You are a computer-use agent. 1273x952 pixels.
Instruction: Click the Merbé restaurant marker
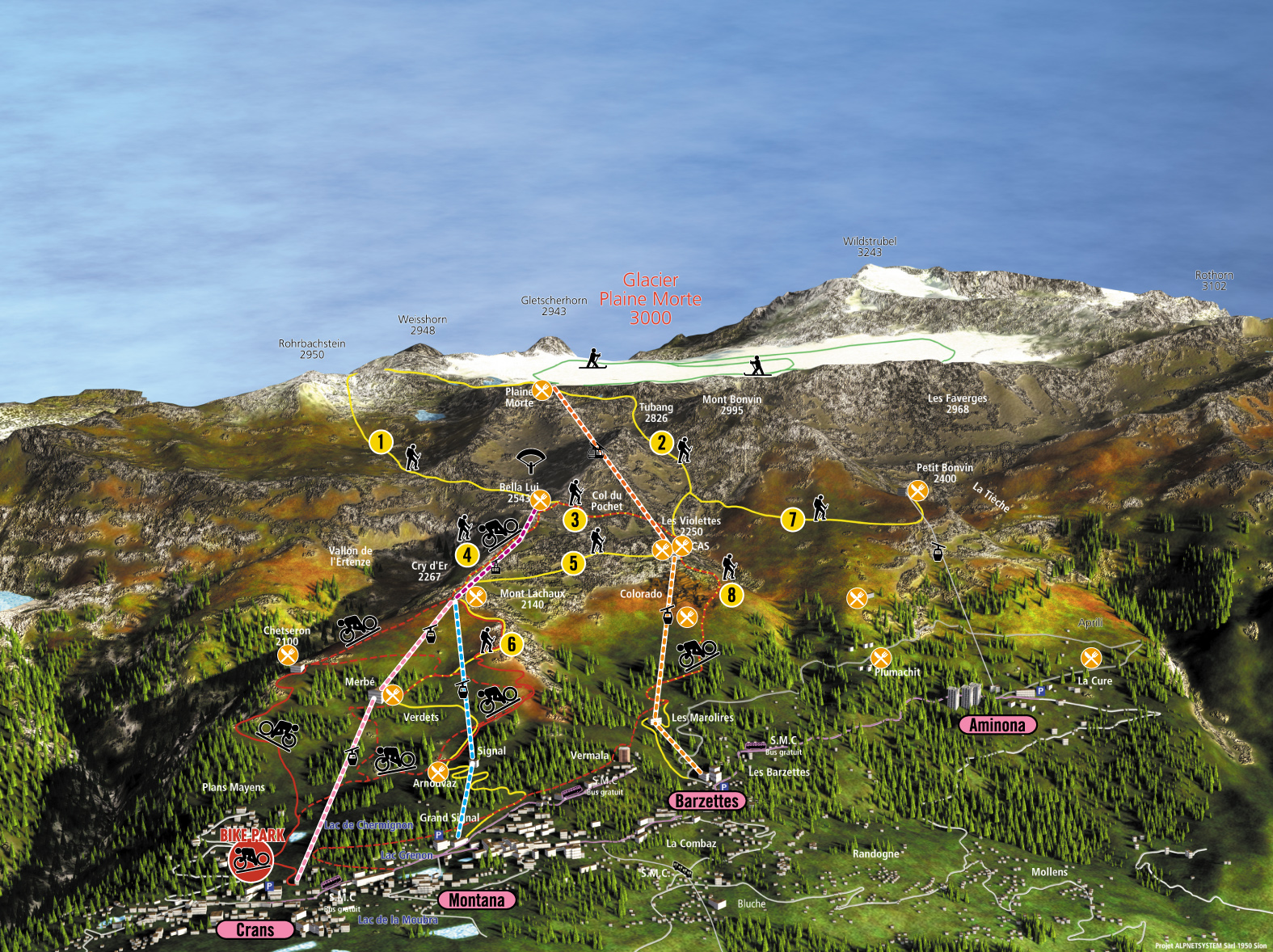click(x=392, y=694)
